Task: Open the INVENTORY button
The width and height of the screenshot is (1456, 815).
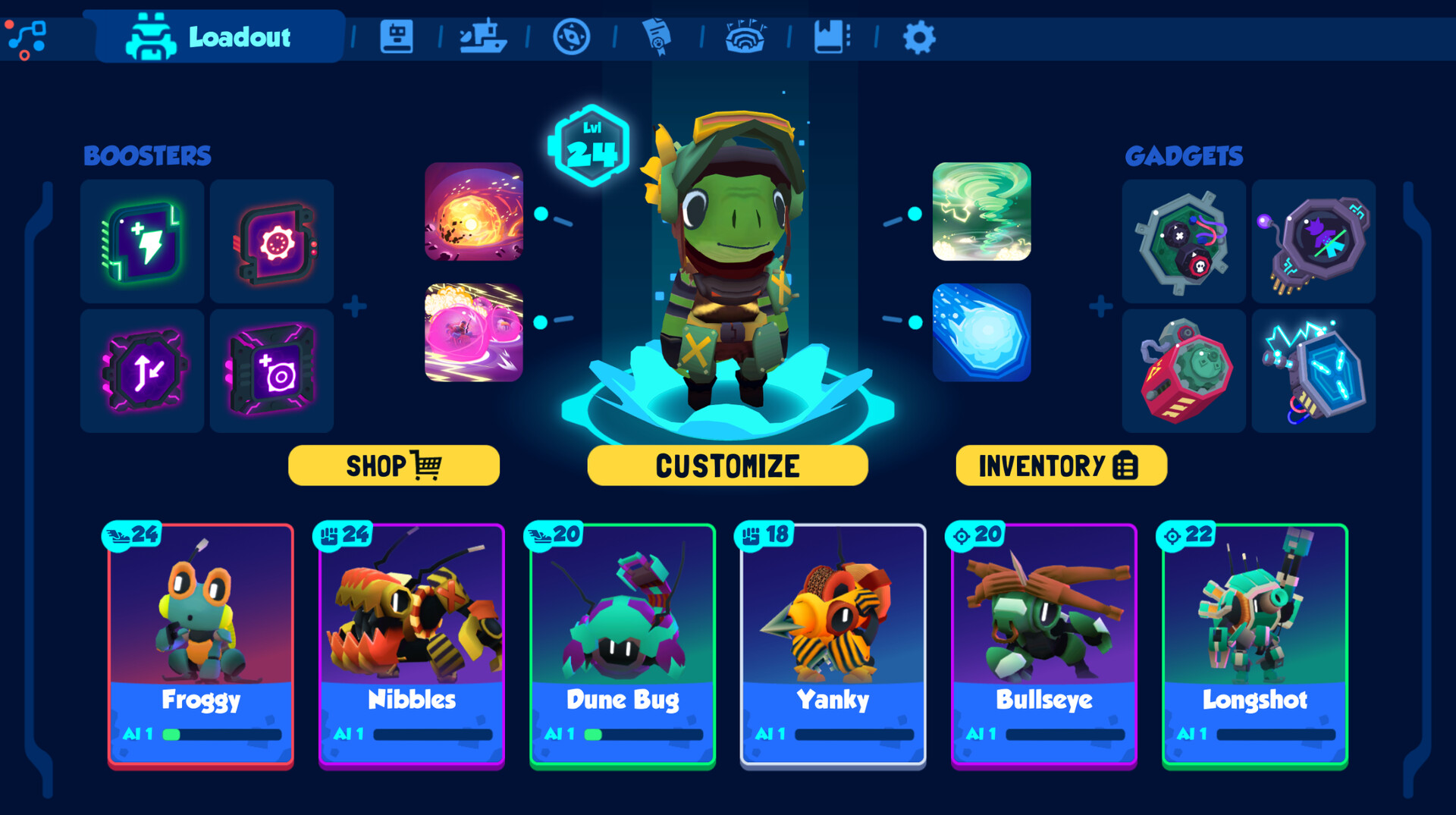Action: point(1060,465)
